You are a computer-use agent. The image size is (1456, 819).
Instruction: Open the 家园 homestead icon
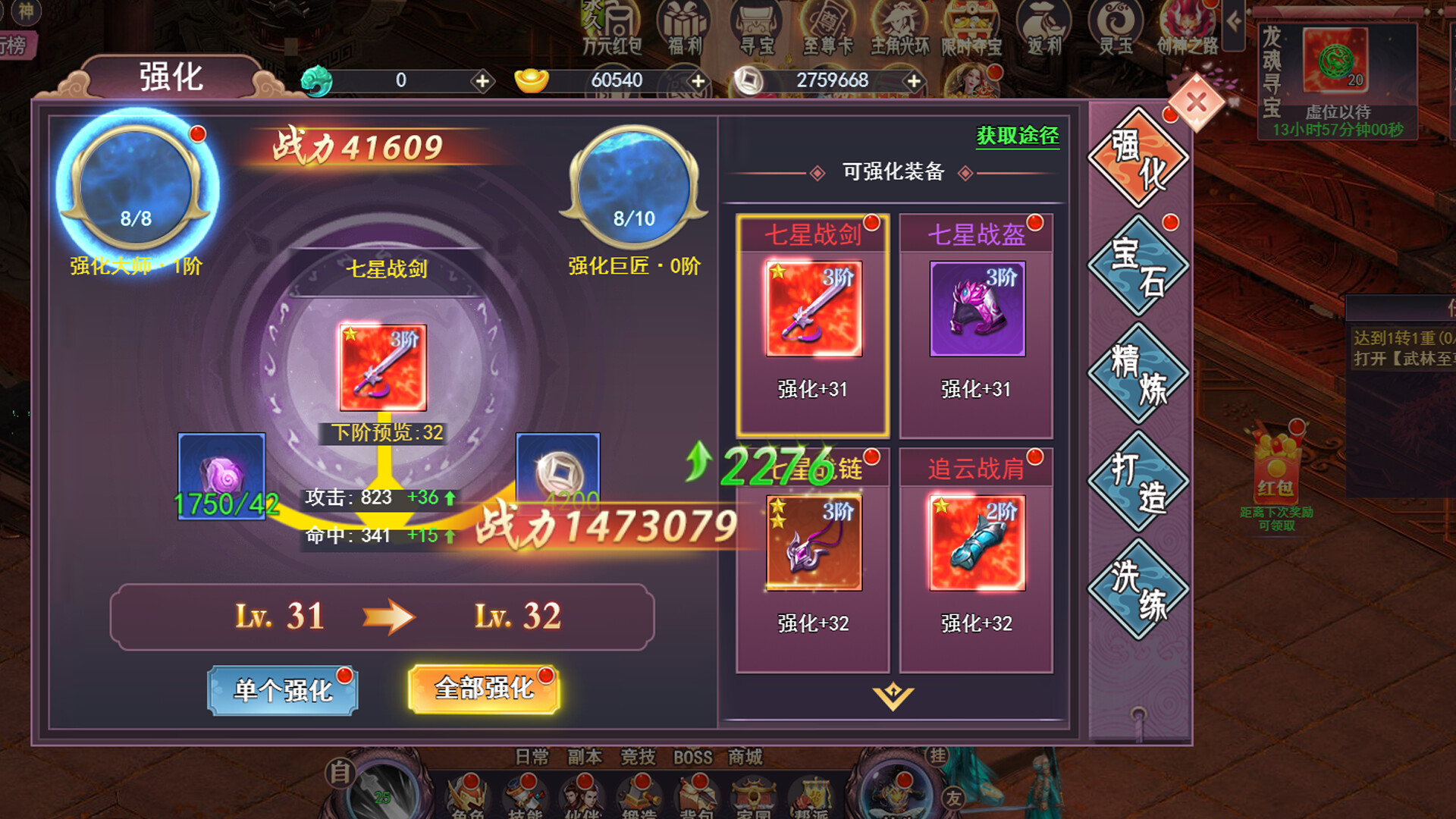tap(754, 793)
